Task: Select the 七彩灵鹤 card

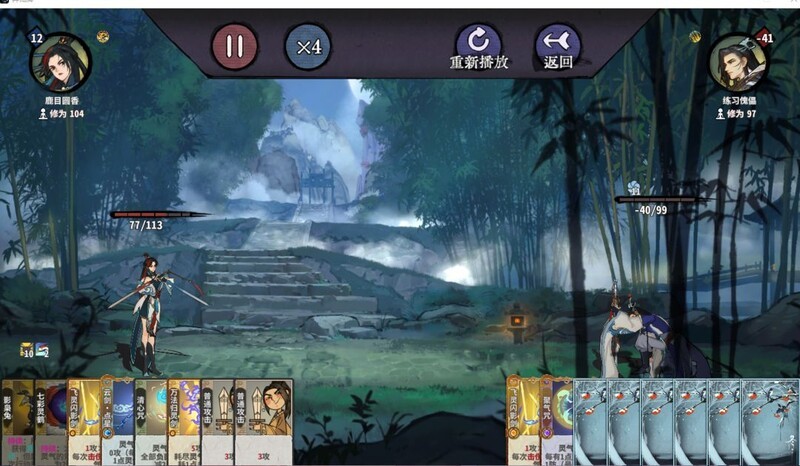Action: 48,422
